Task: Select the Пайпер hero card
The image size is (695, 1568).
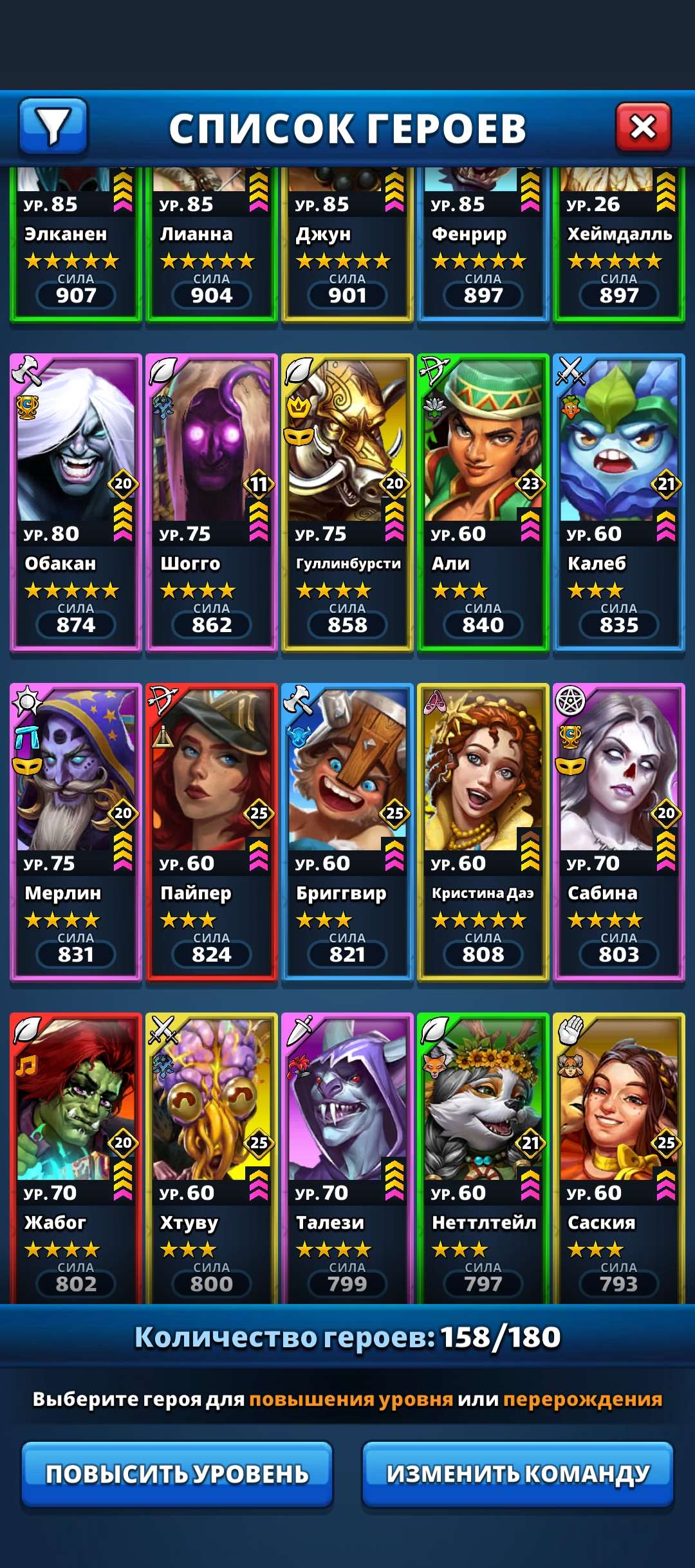Action: point(212,832)
